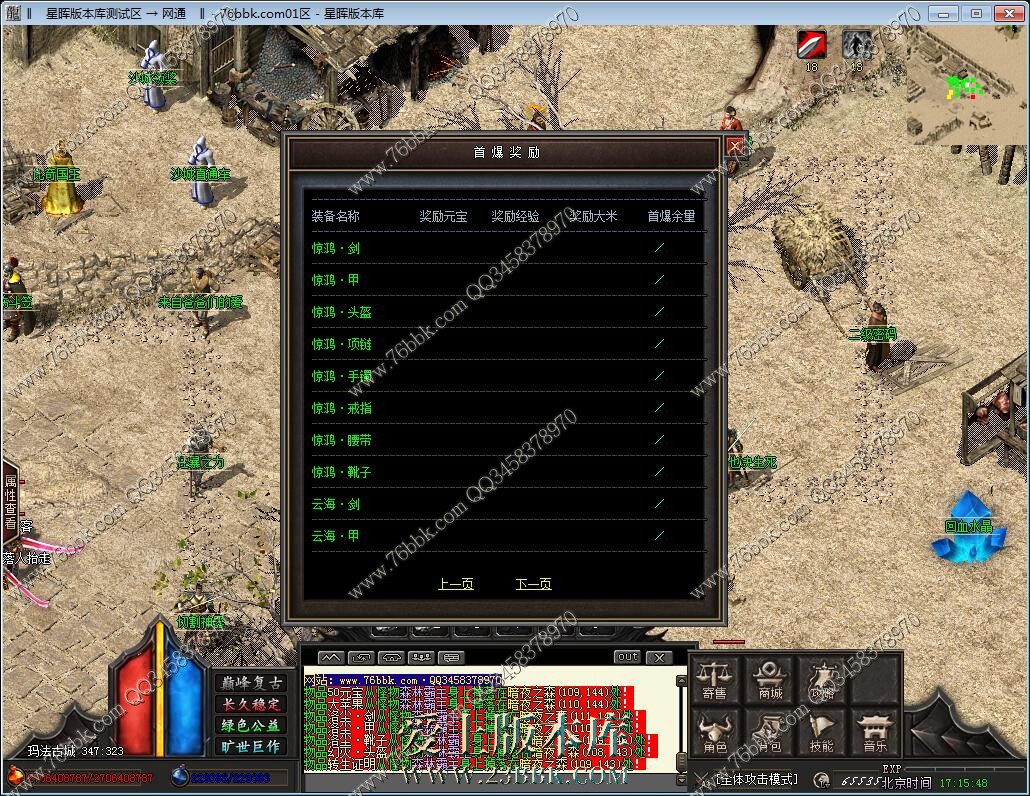This screenshot has height=796, width=1030.
Task: Click the 绿色公益 button
Action: [250, 725]
